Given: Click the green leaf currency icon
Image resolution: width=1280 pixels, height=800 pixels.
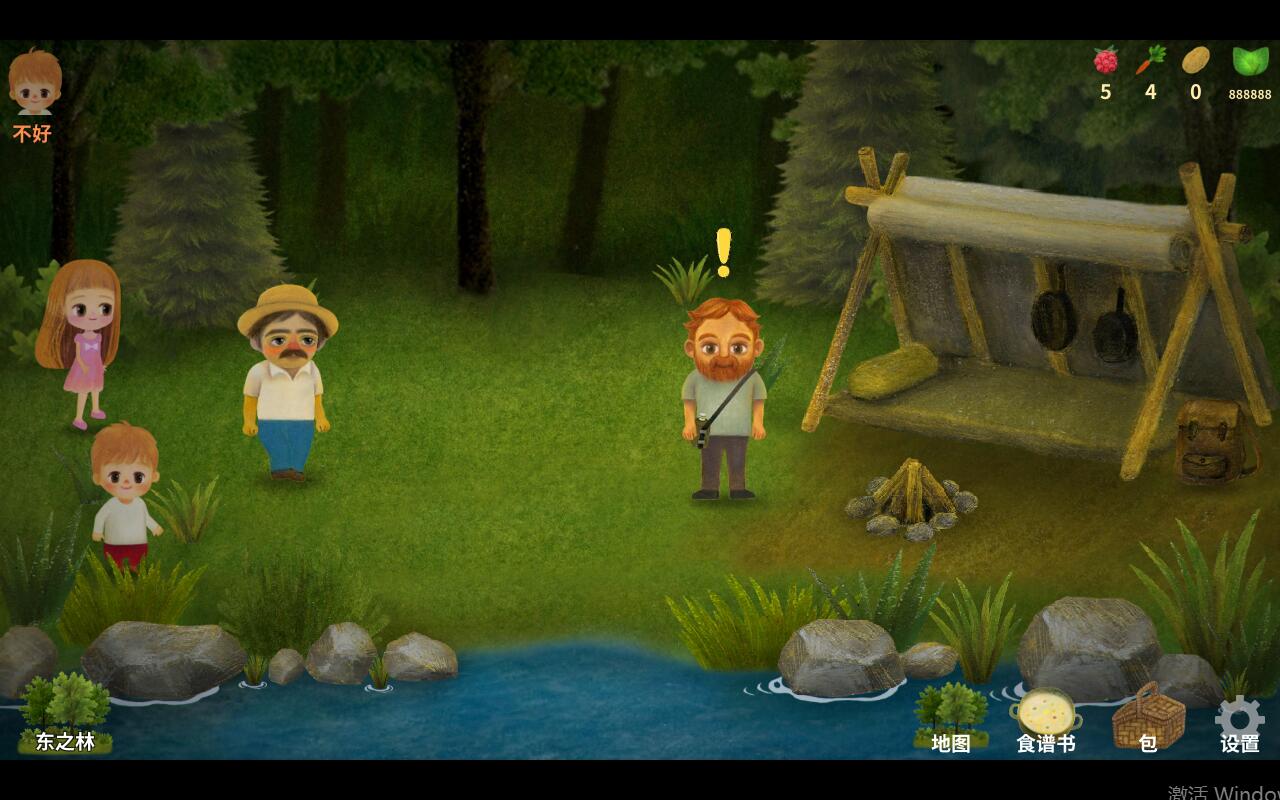Looking at the screenshot, I should click(1249, 62).
